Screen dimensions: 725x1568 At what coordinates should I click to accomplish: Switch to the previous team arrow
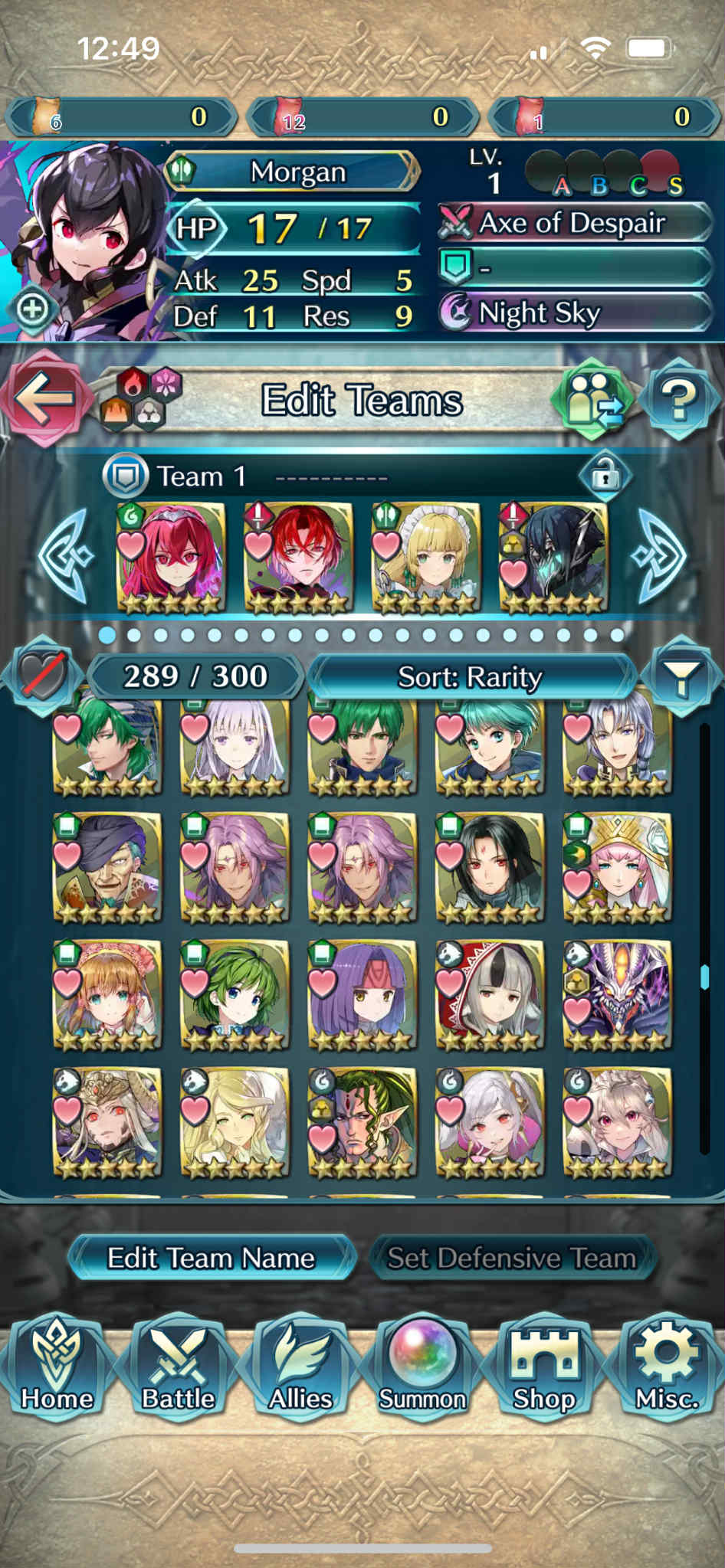click(67, 555)
